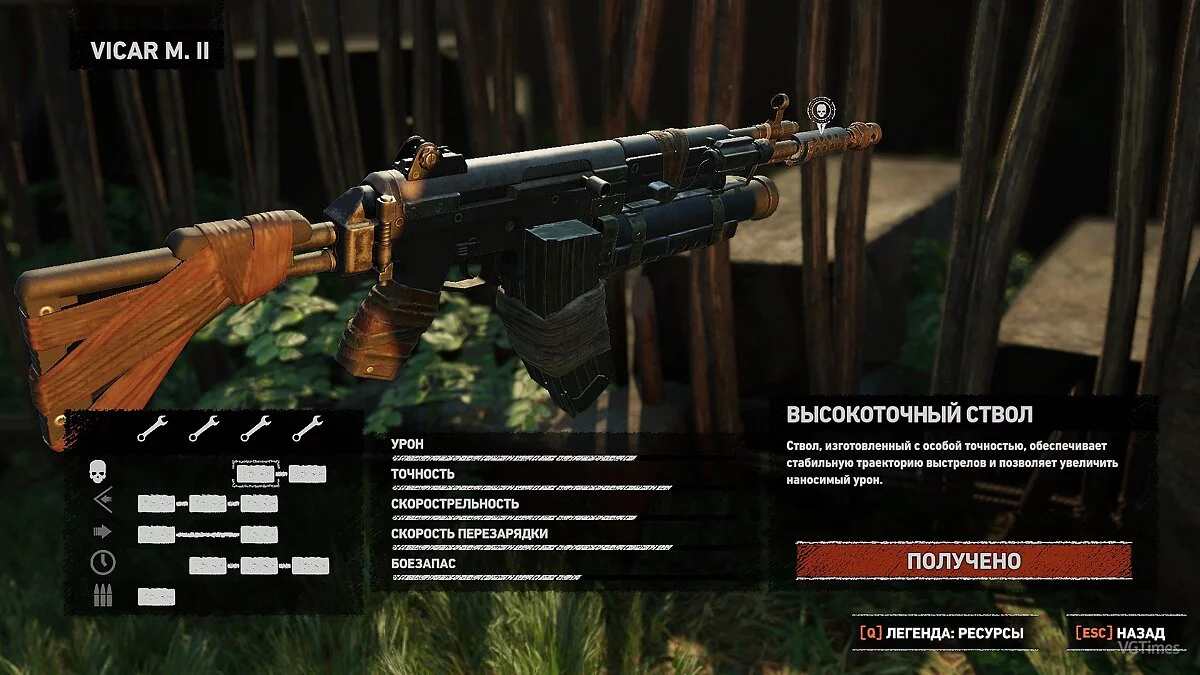Image resolution: width=1200 pixels, height=675 pixels.
Task: Click the red ПОЛУЧЕНО button
Action: point(963,561)
